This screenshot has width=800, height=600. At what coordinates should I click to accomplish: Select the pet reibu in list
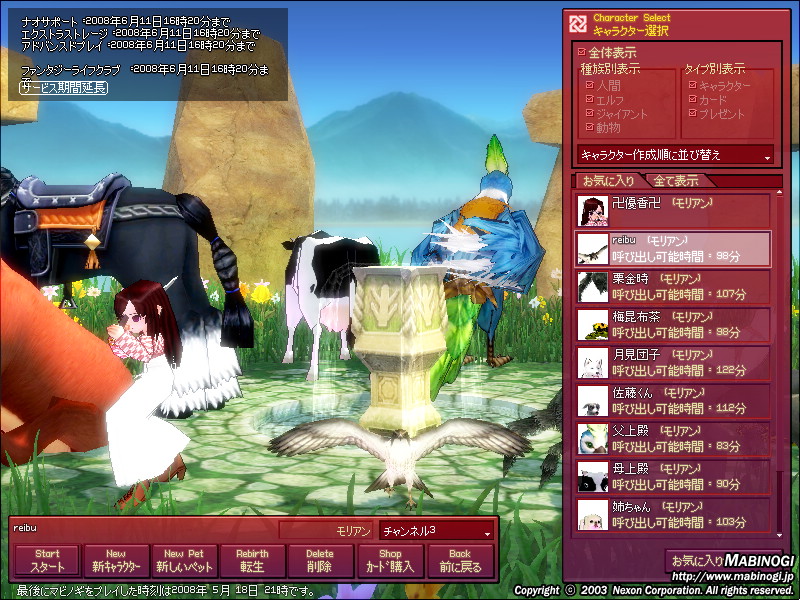pyautogui.click(x=673, y=249)
